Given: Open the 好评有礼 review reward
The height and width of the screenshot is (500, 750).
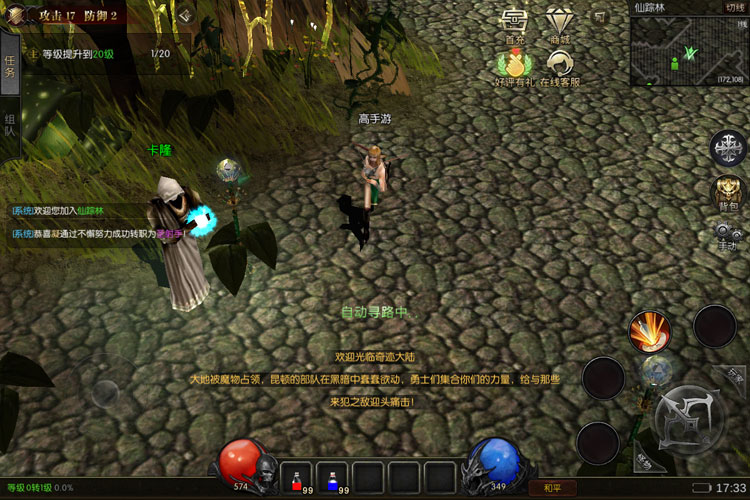Looking at the screenshot, I should tap(515, 65).
